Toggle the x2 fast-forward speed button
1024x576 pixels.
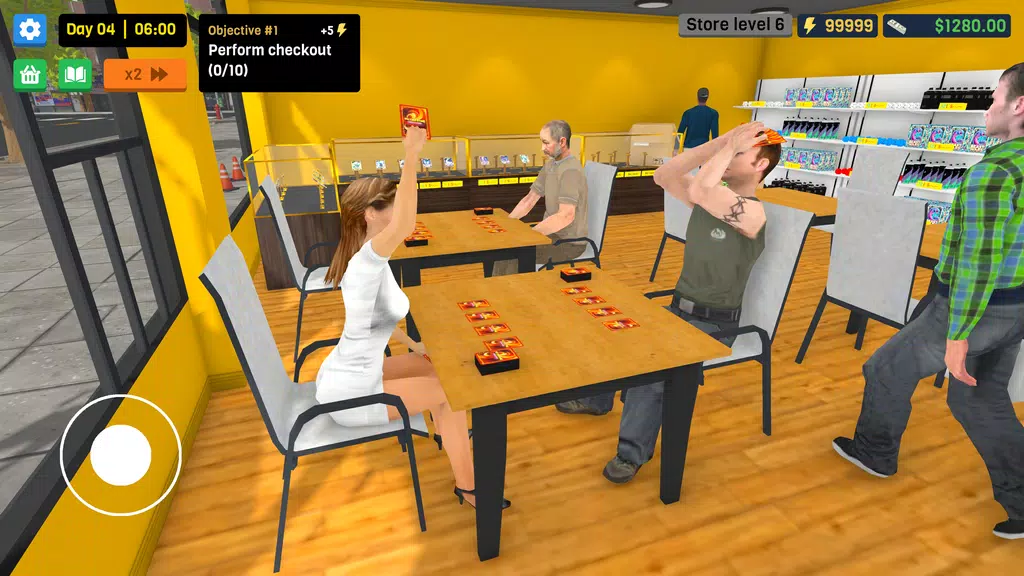tap(145, 74)
